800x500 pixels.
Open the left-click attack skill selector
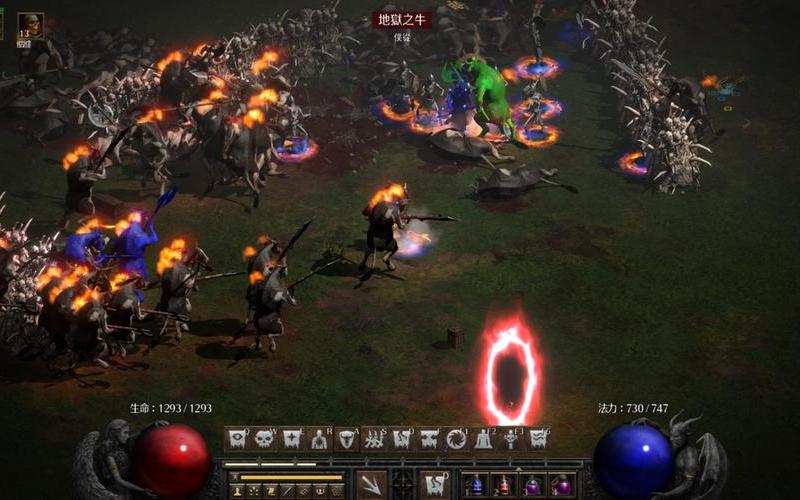point(371,484)
